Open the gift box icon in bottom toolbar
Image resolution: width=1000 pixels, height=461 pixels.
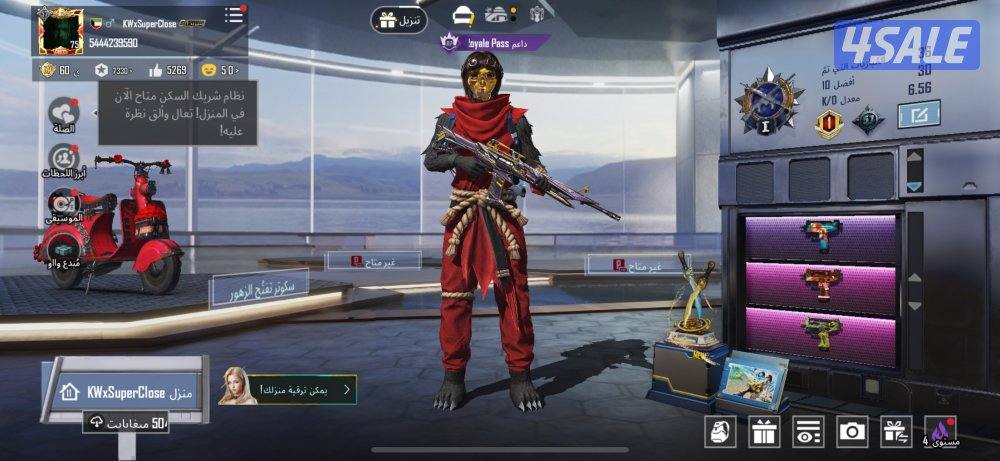[x=765, y=431]
